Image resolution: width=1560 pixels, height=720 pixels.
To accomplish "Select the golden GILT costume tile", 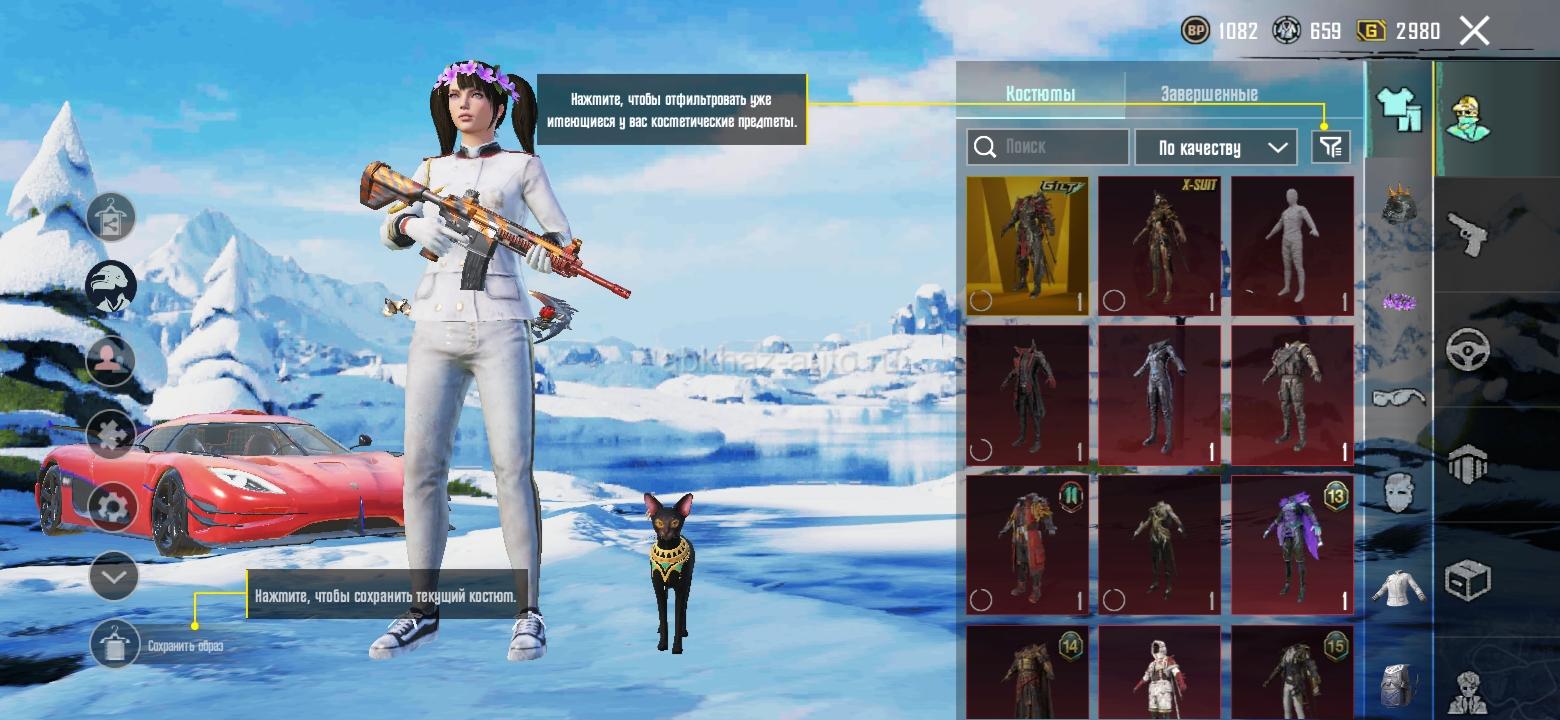I will pos(1027,246).
